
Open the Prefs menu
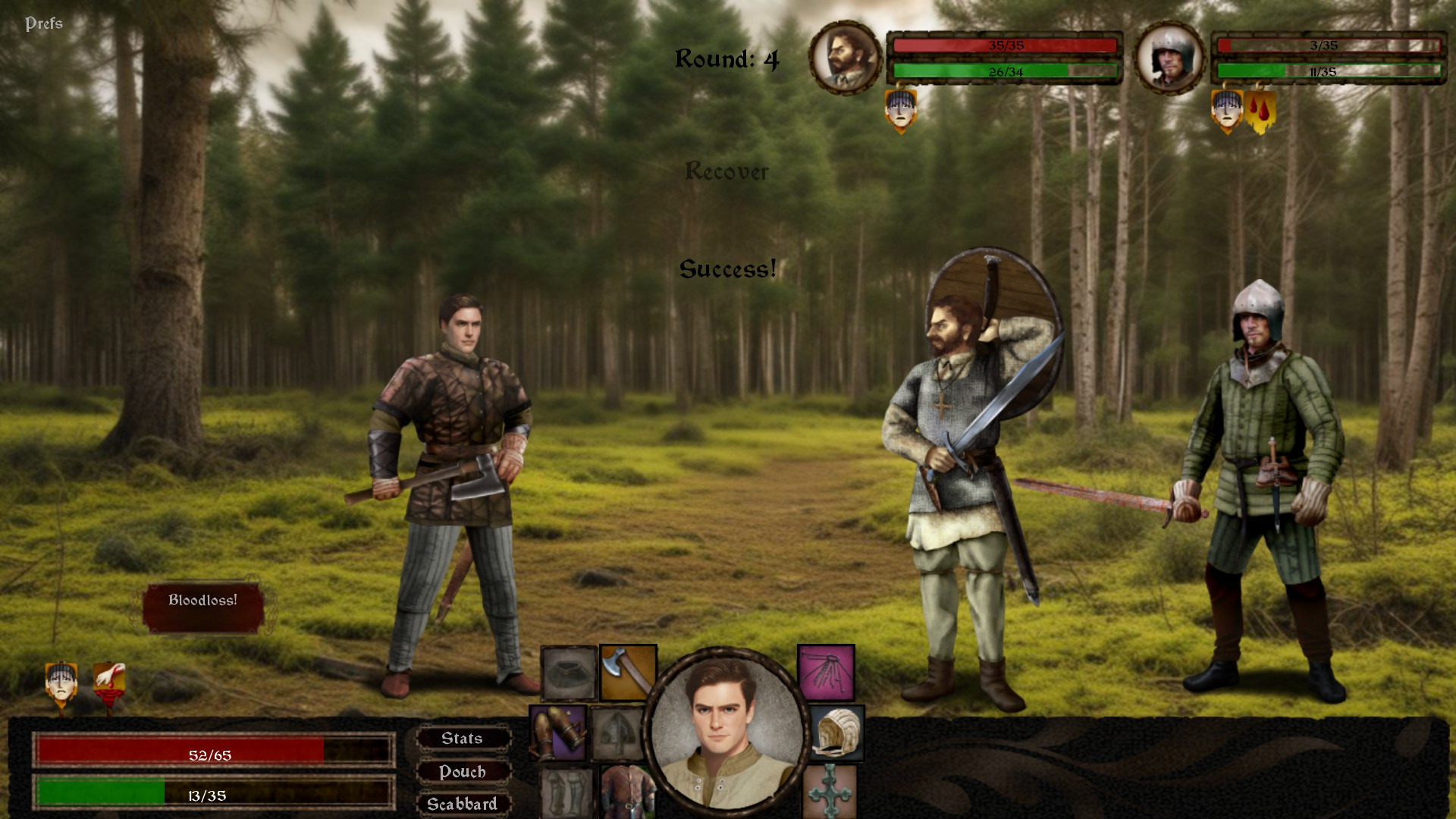click(x=44, y=24)
